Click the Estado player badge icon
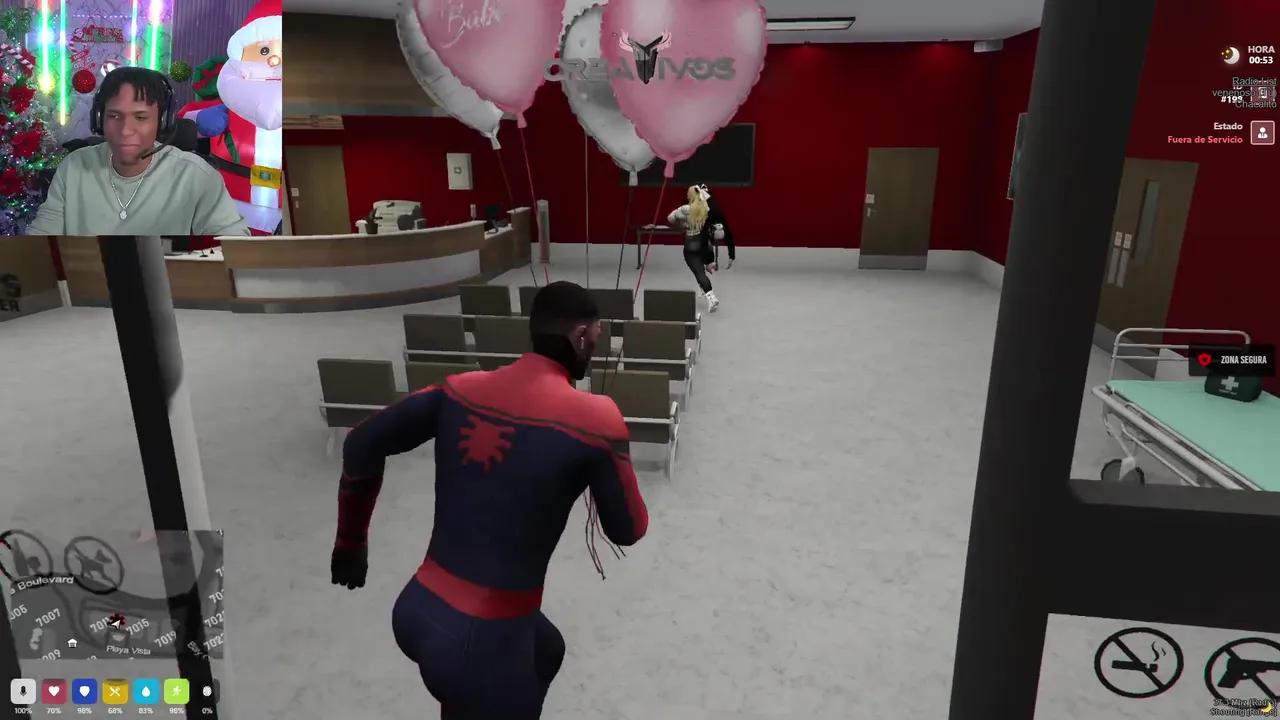Image resolution: width=1280 pixels, height=720 pixels. (x=1263, y=133)
